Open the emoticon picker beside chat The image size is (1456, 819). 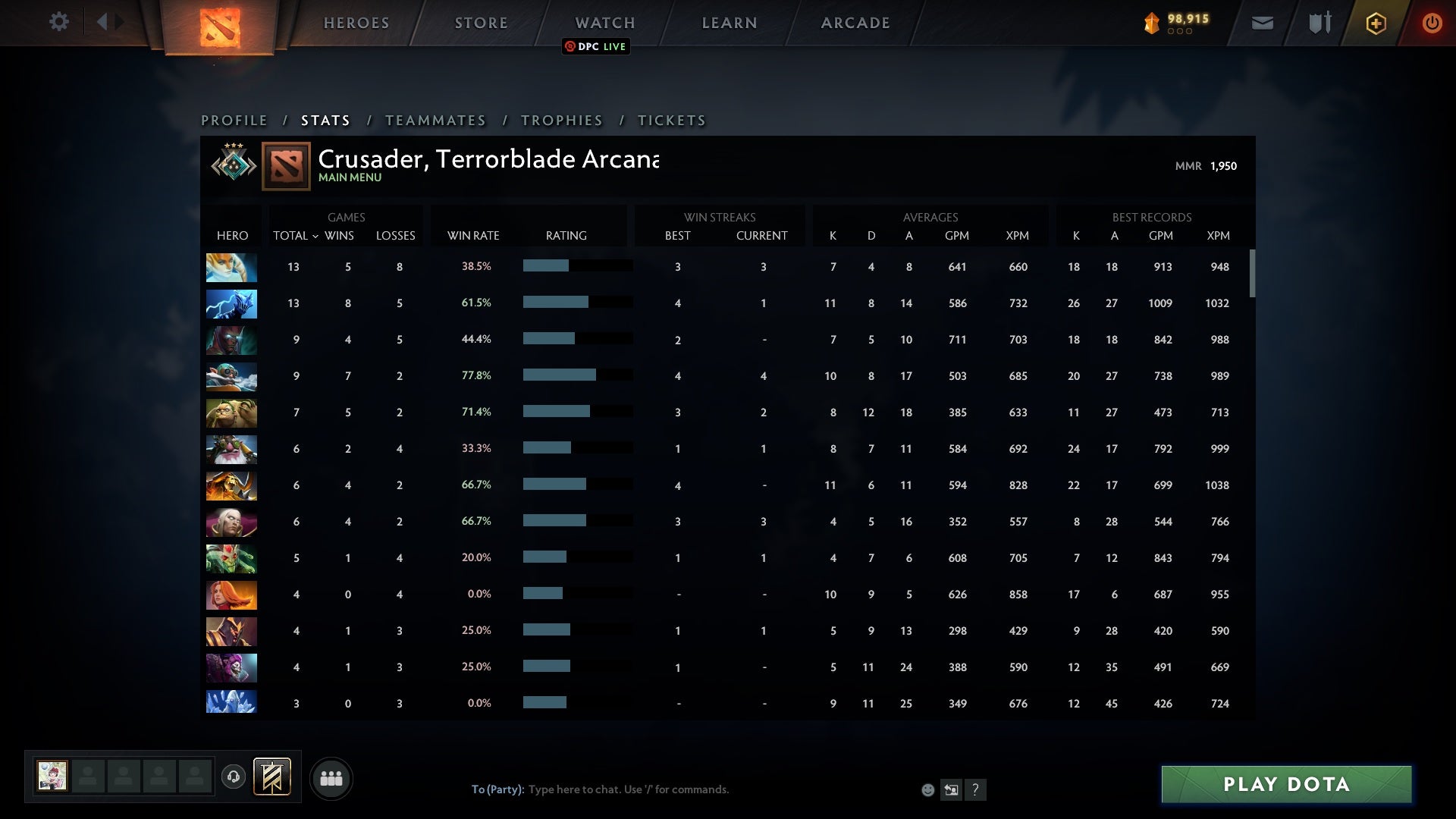[x=927, y=789]
